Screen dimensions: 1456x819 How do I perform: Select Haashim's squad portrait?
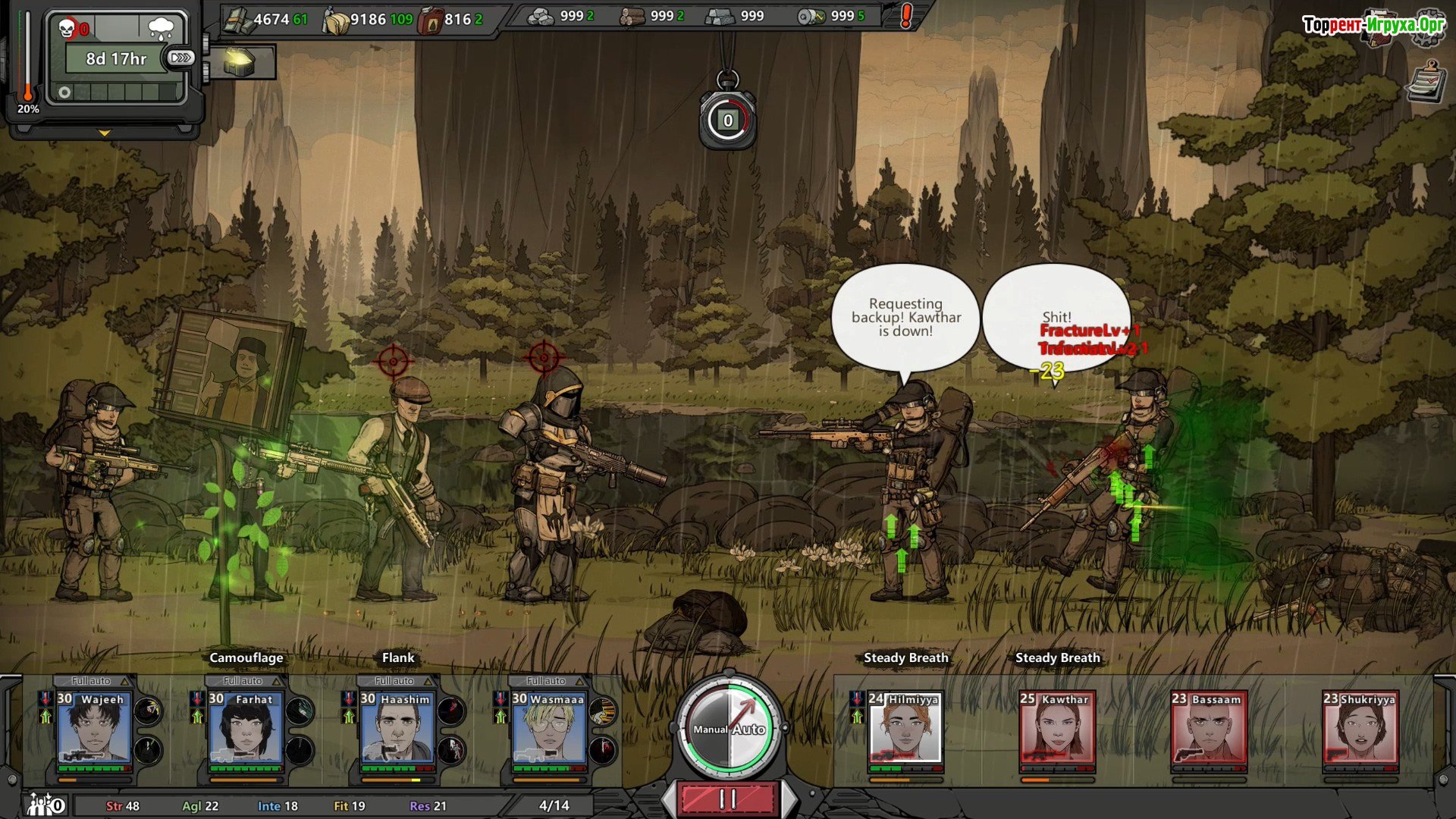click(397, 726)
